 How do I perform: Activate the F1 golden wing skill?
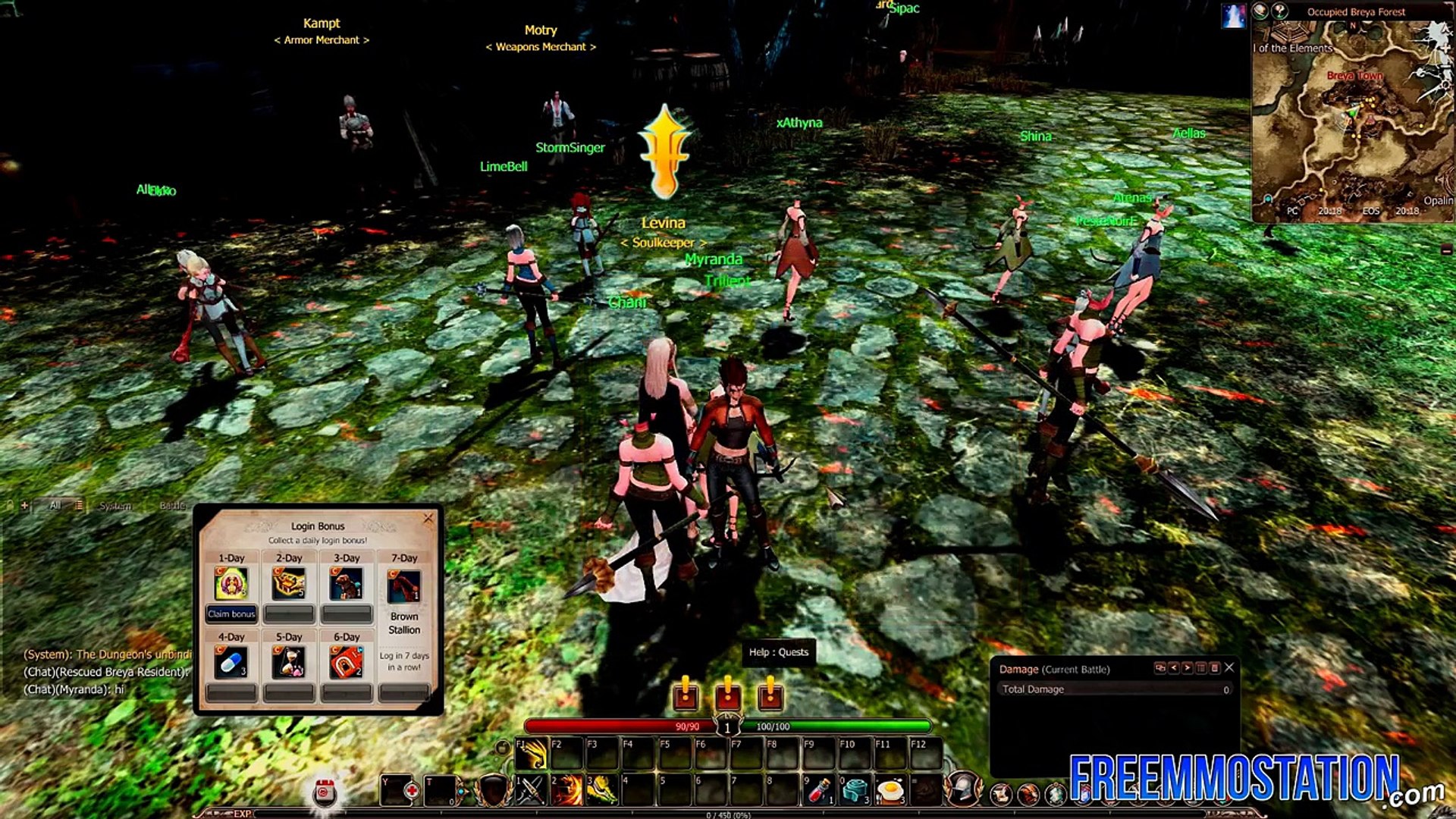click(532, 754)
